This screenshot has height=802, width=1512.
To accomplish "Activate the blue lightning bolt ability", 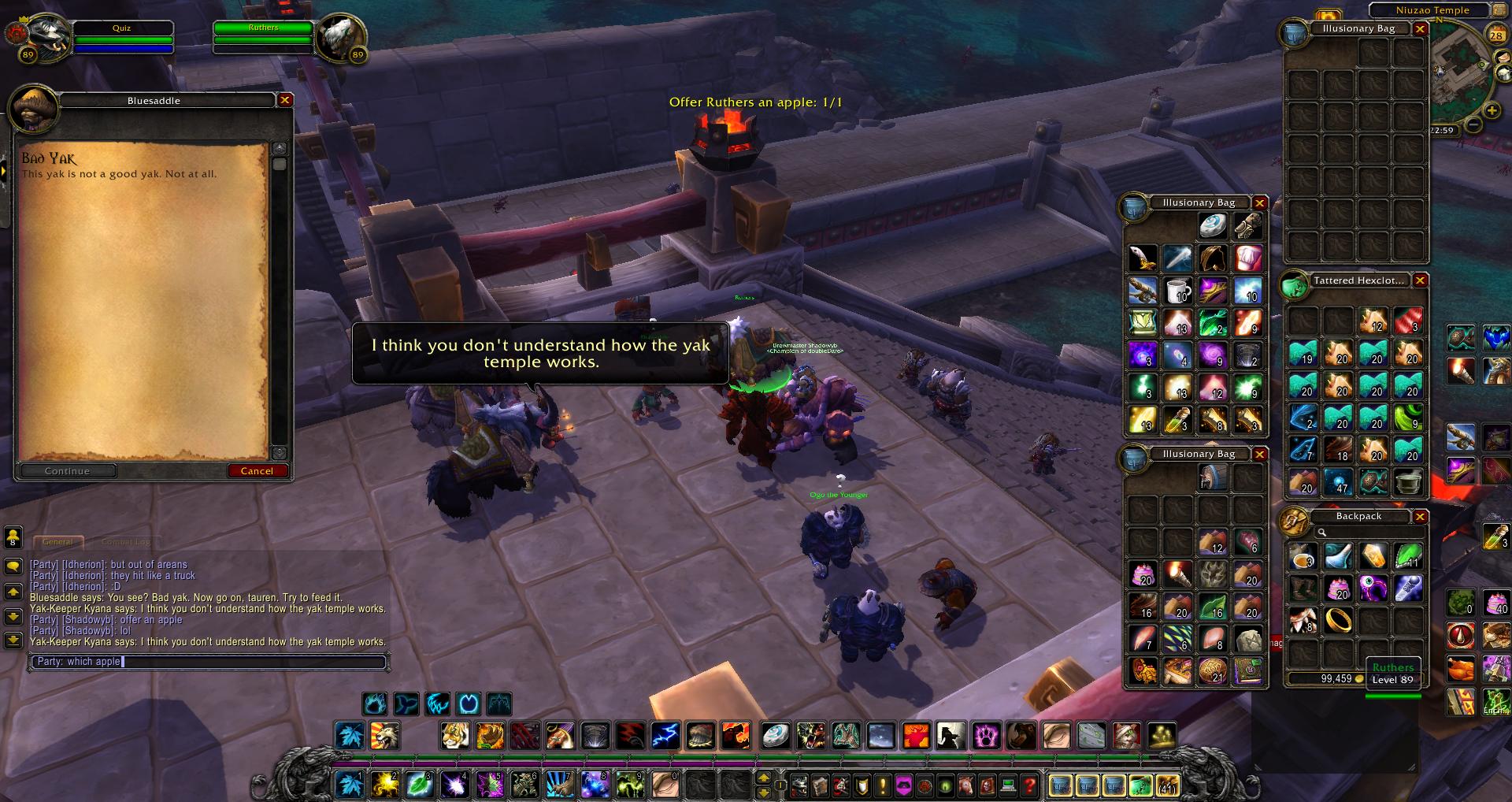I will pyautogui.click(x=665, y=736).
